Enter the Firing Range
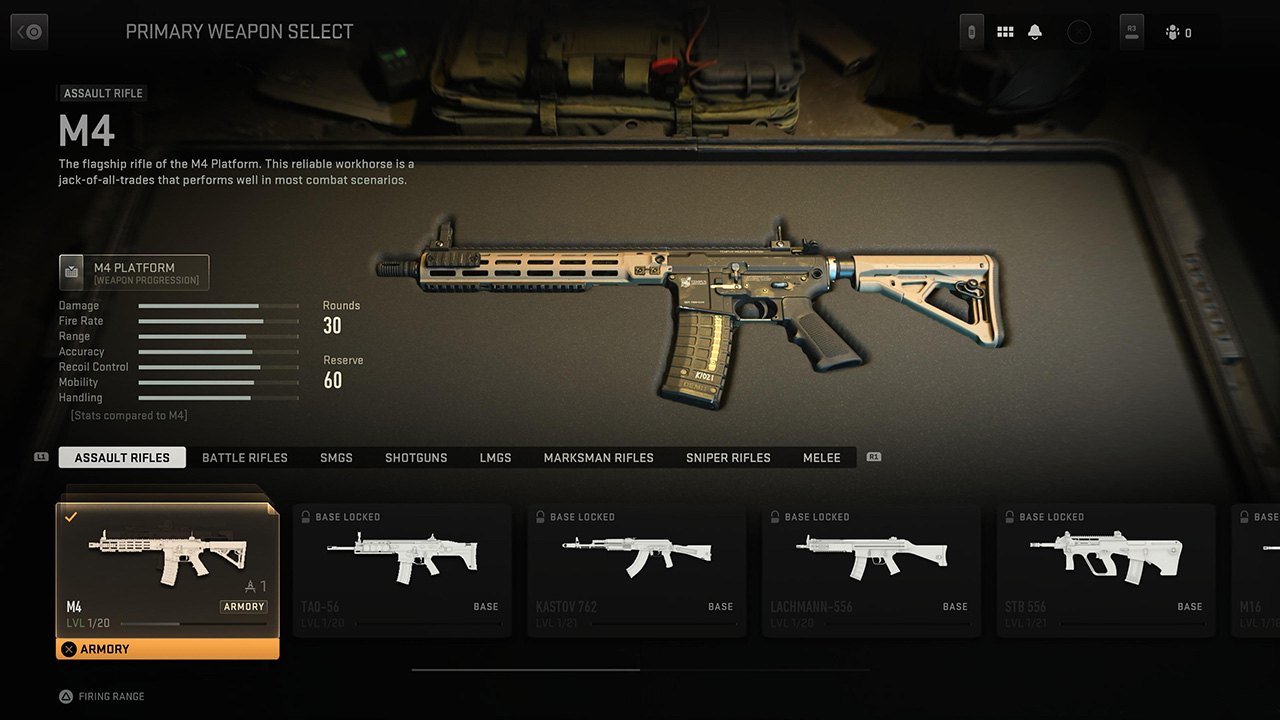 pos(102,696)
